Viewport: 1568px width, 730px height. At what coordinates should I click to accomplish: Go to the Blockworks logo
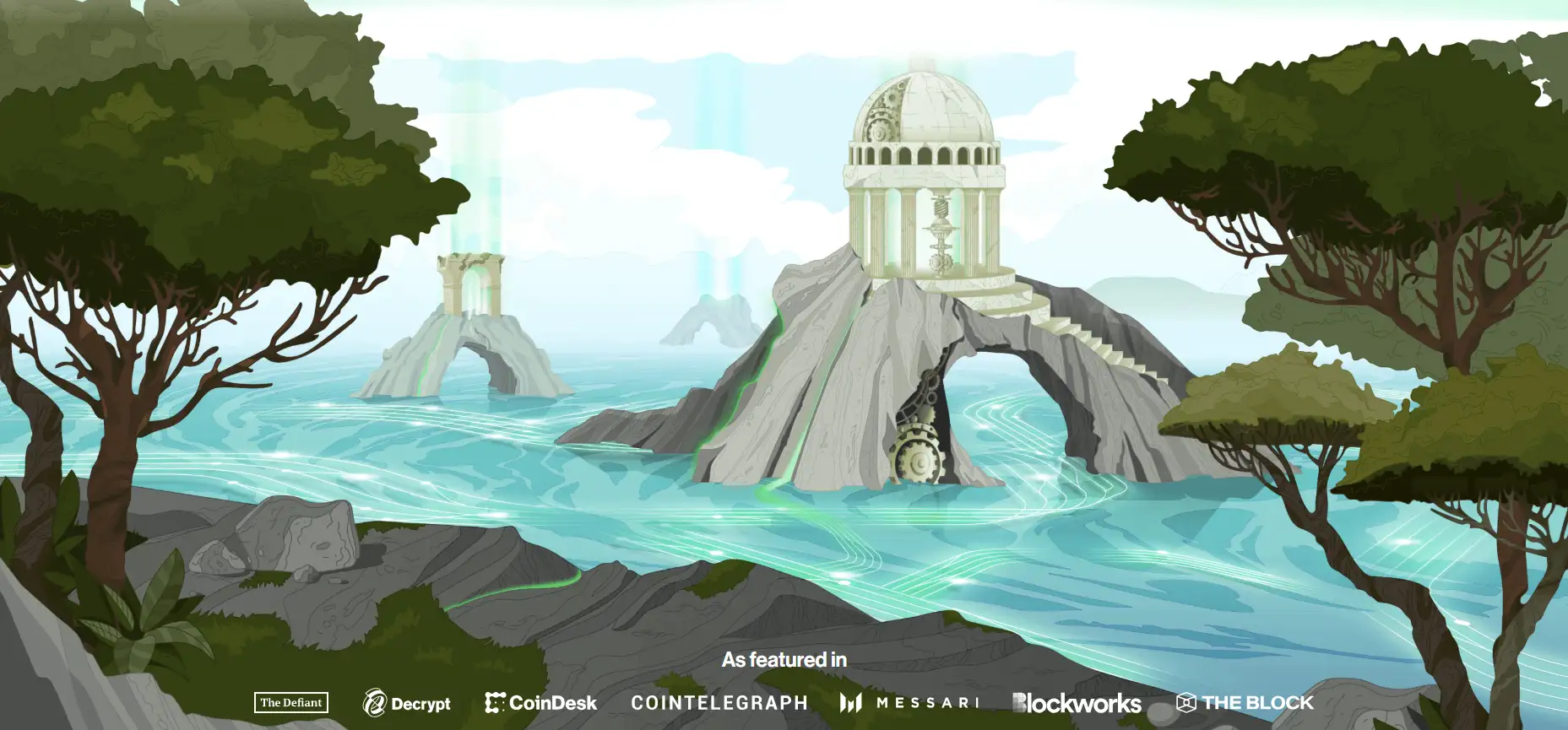point(1077,703)
